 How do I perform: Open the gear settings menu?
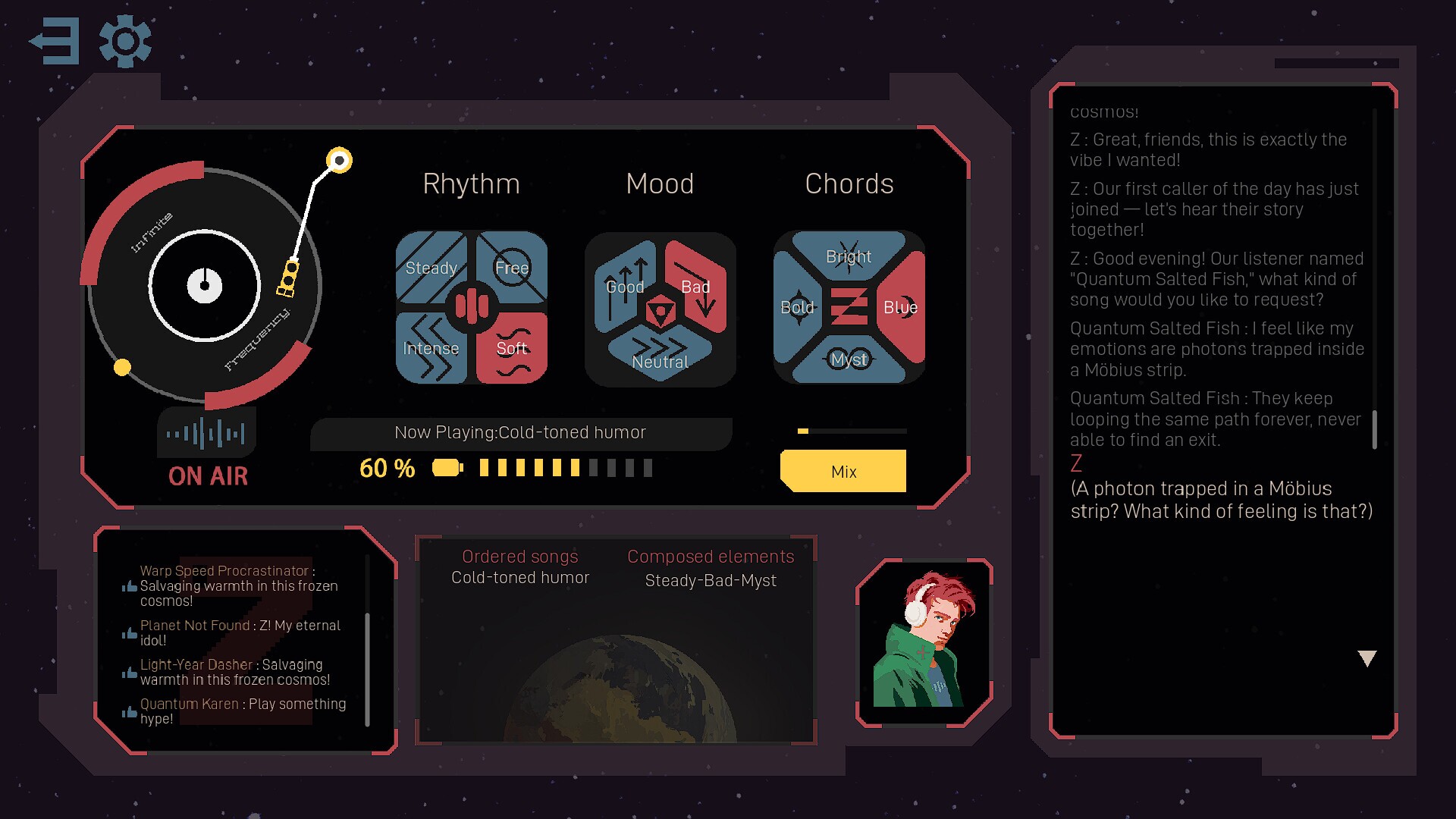125,41
